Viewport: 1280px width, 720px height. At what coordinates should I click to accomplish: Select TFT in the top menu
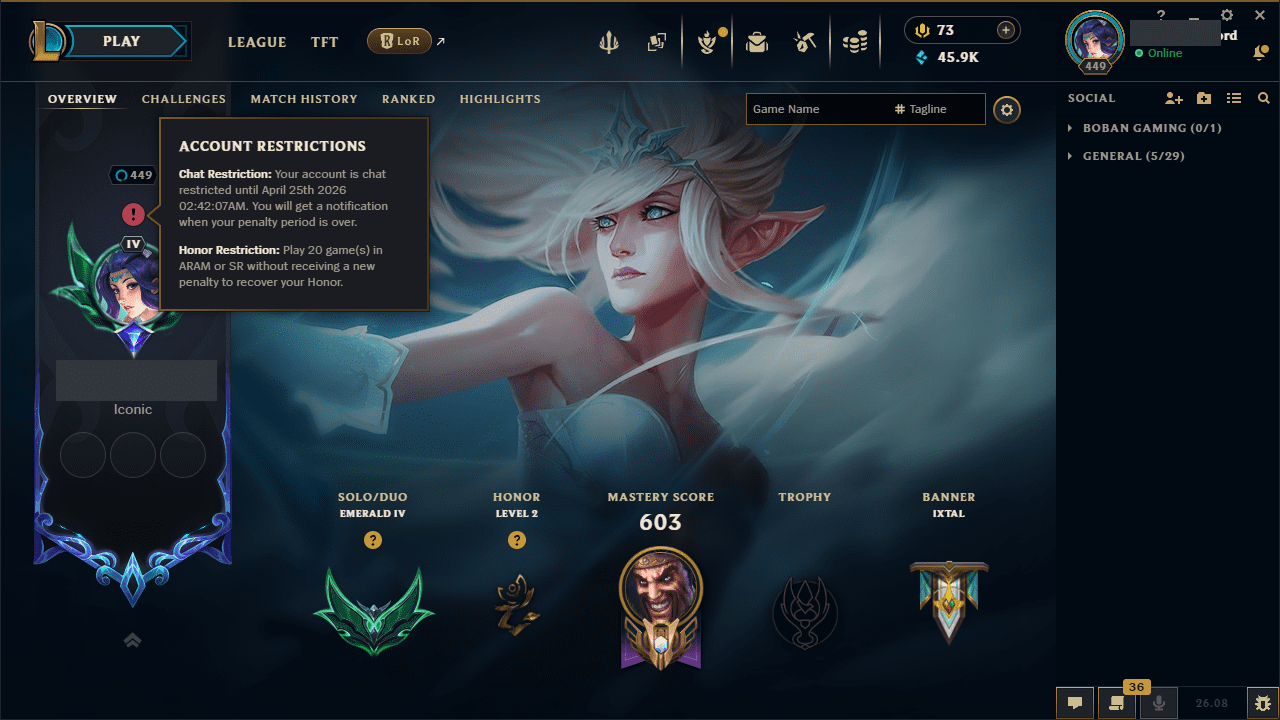click(324, 42)
